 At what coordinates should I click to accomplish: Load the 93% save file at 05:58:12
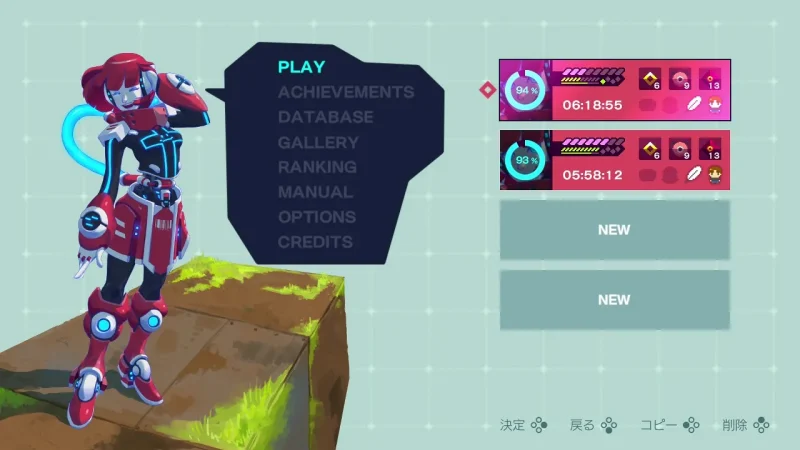614,160
